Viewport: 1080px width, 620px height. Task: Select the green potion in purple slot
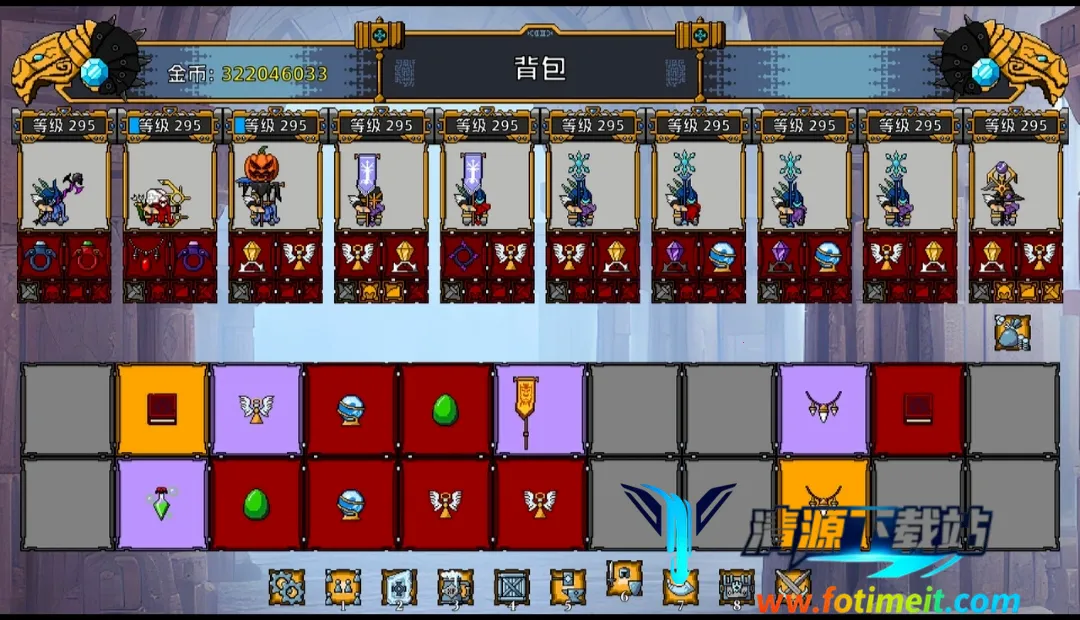162,503
